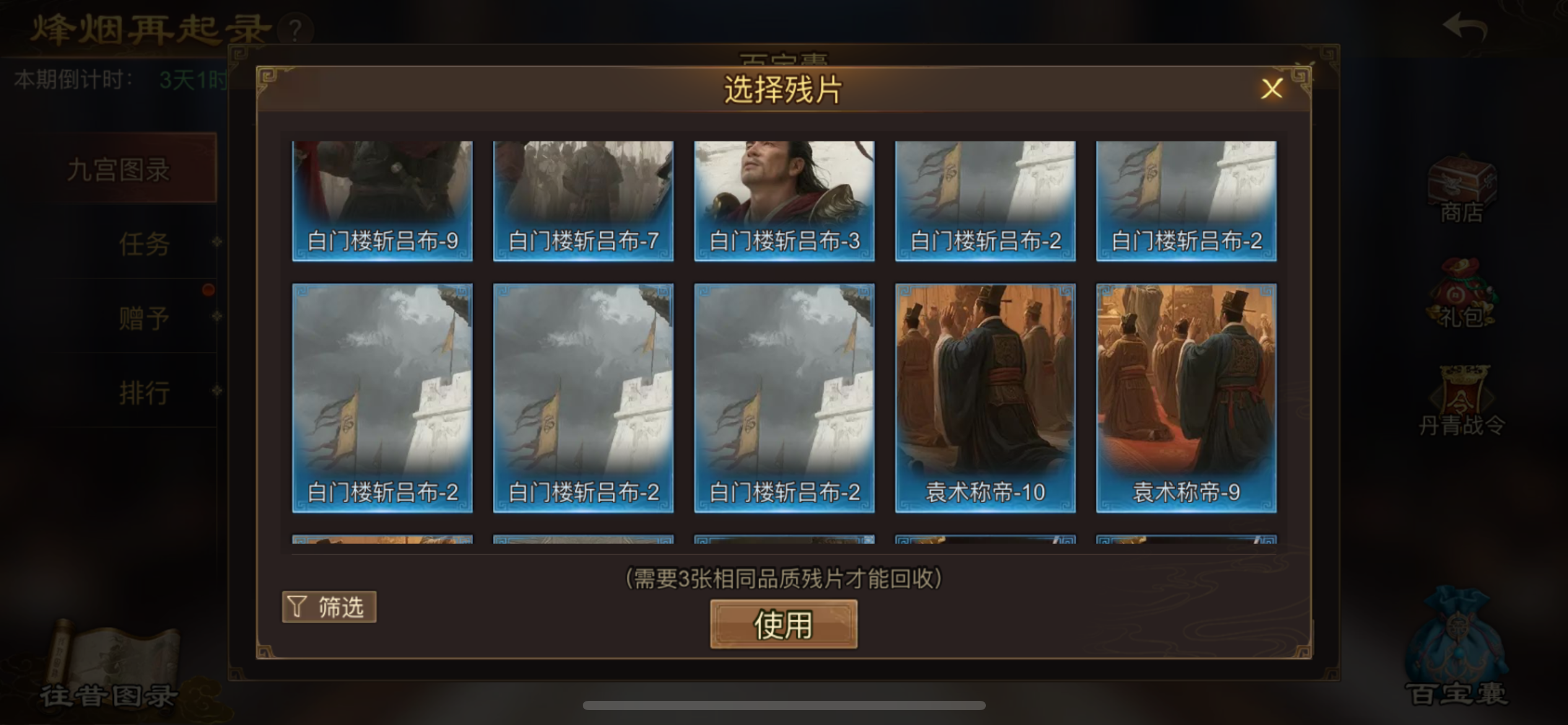1568x725 pixels.
Task: Click the funnel icon on the 筛选 button
Action: [x=297, y=607]
